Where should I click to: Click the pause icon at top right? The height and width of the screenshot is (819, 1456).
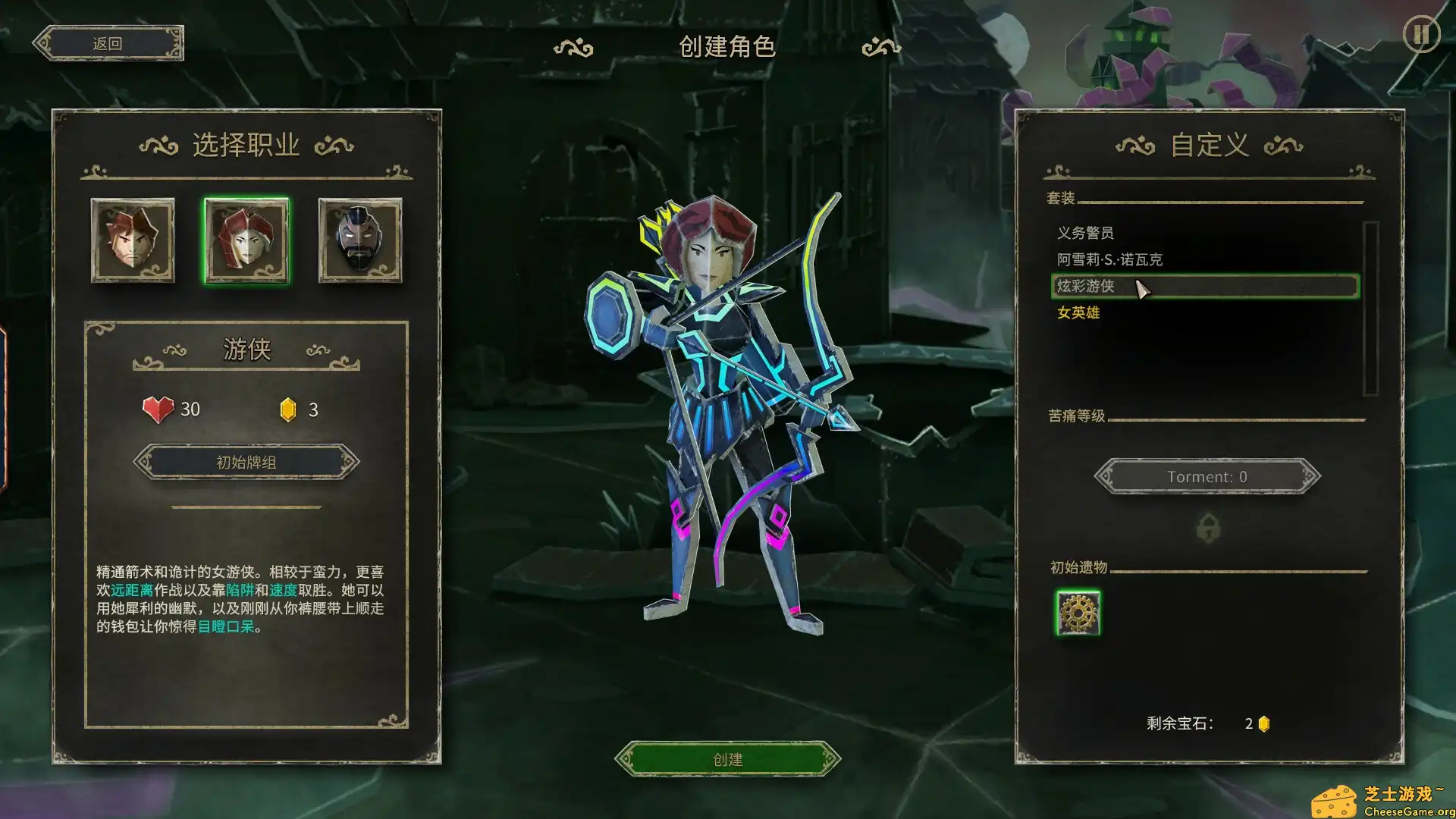(1423, 34)
